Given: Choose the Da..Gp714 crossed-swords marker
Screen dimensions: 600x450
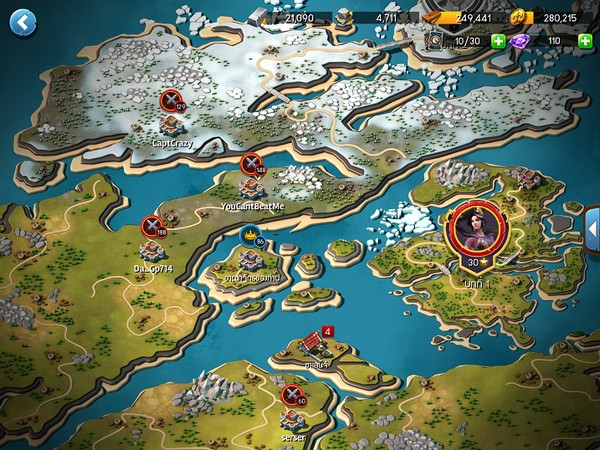Looking at the screenshot, I should (x=152, y=227).
